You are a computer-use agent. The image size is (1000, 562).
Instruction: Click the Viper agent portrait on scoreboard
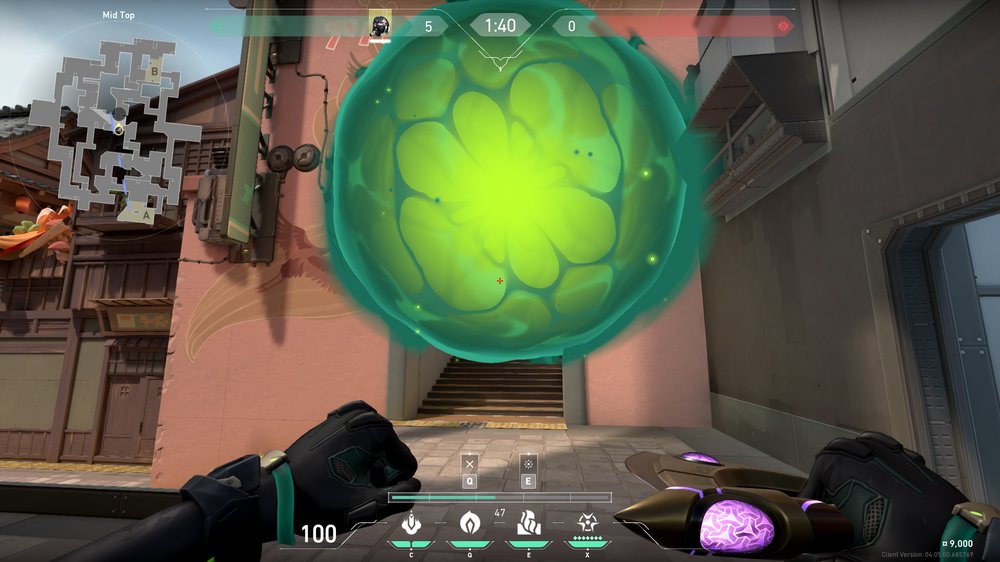tap(380, 26)
